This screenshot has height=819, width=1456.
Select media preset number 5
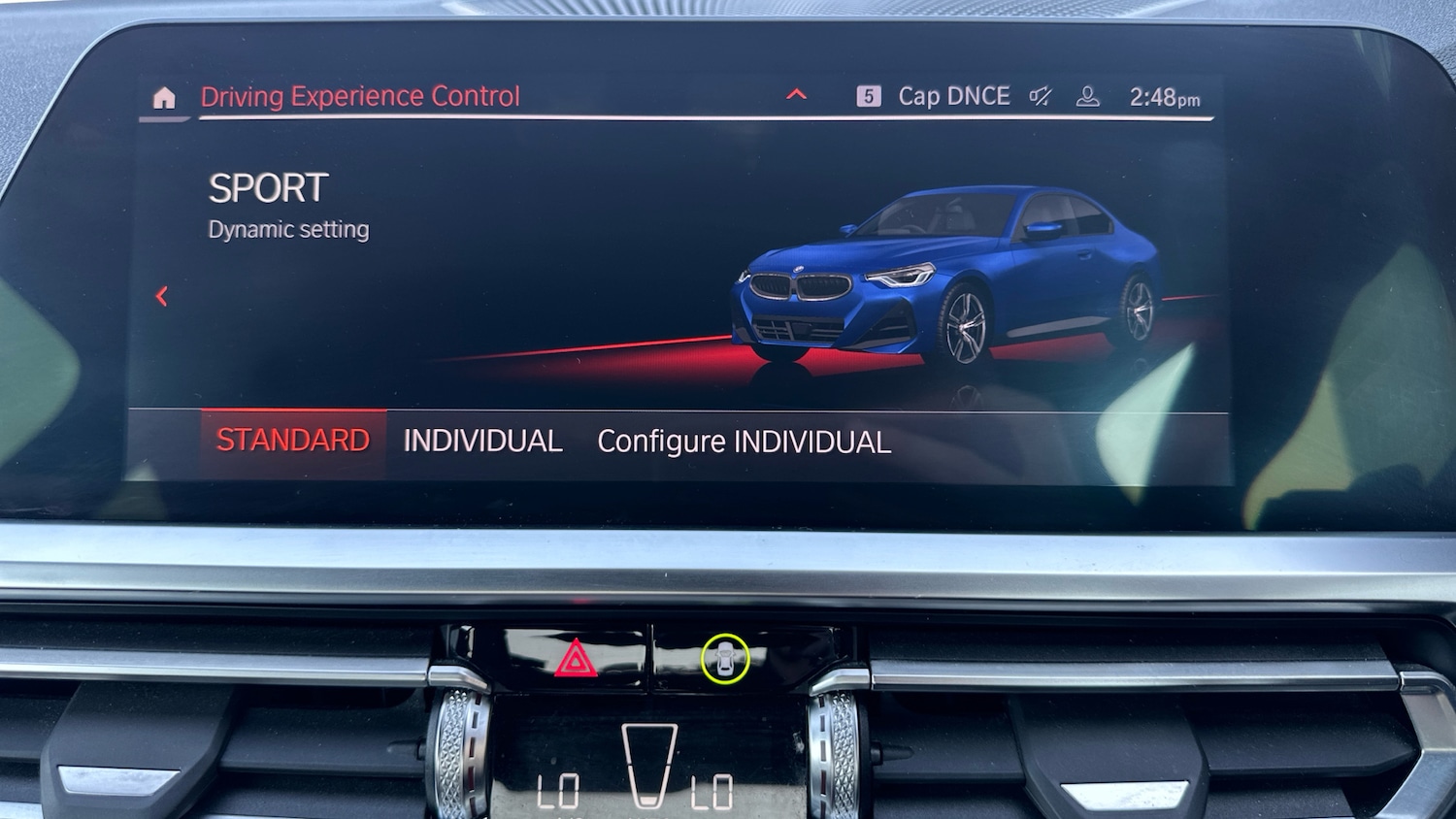869,95
